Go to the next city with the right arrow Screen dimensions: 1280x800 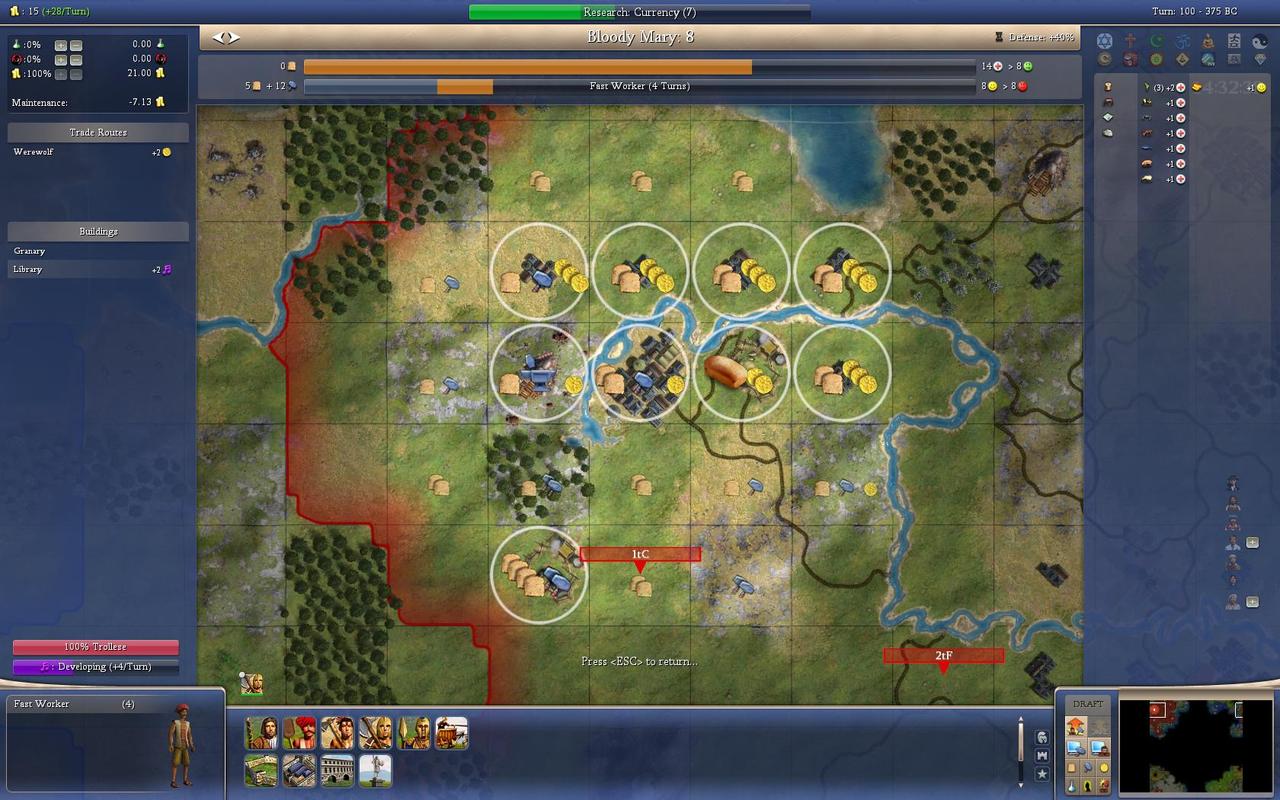[x=235, y=38]
